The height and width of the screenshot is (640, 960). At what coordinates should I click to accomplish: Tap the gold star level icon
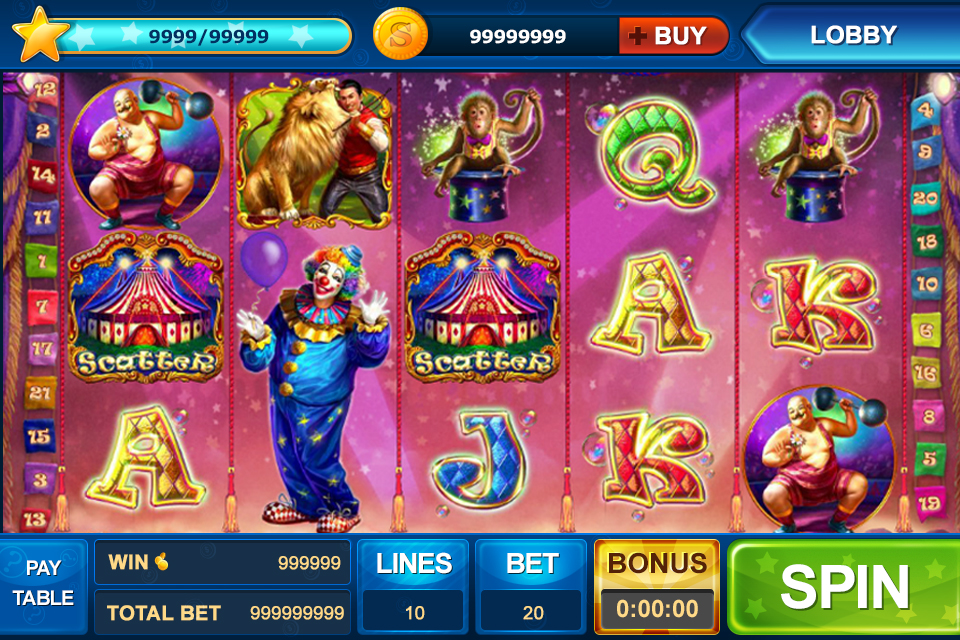pyautogui.click(x=40, y=34)
